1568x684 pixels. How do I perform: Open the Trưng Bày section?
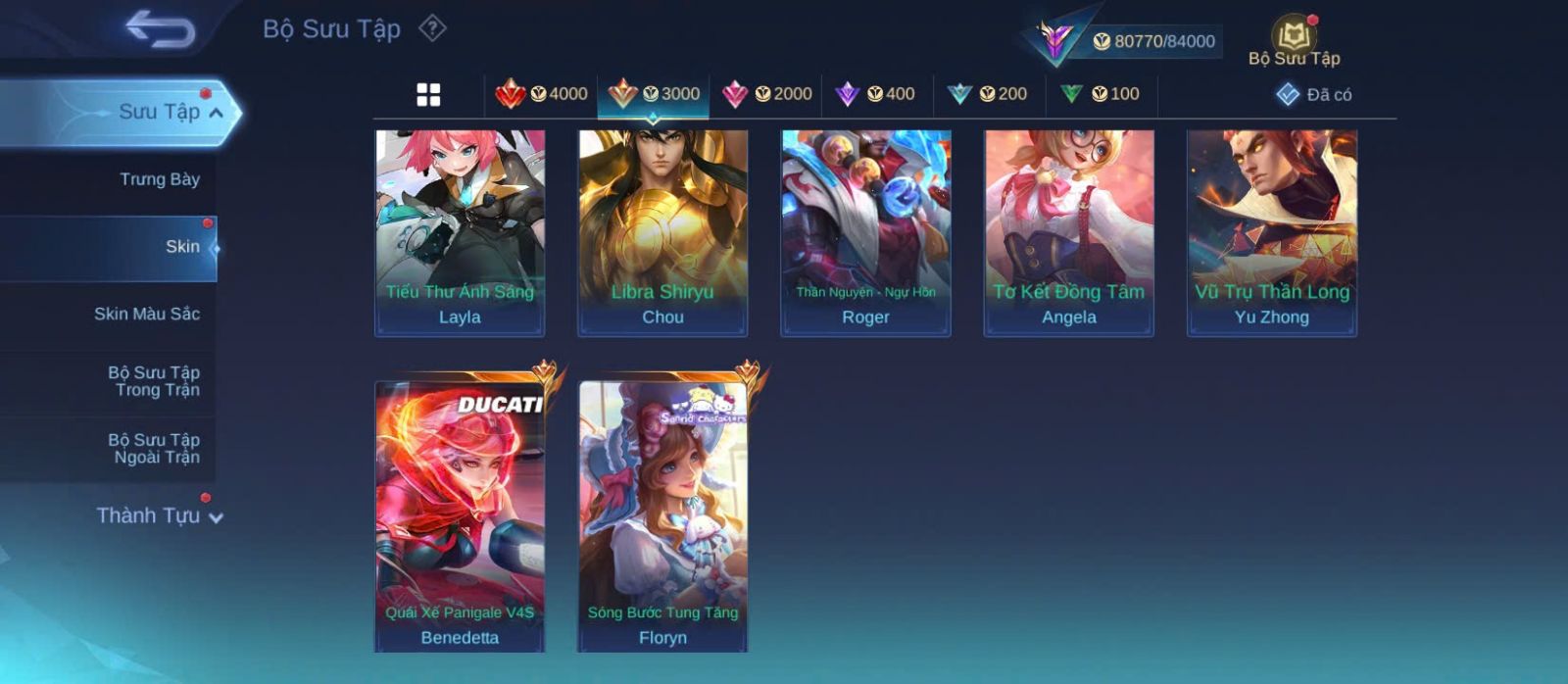coord(159,179)
